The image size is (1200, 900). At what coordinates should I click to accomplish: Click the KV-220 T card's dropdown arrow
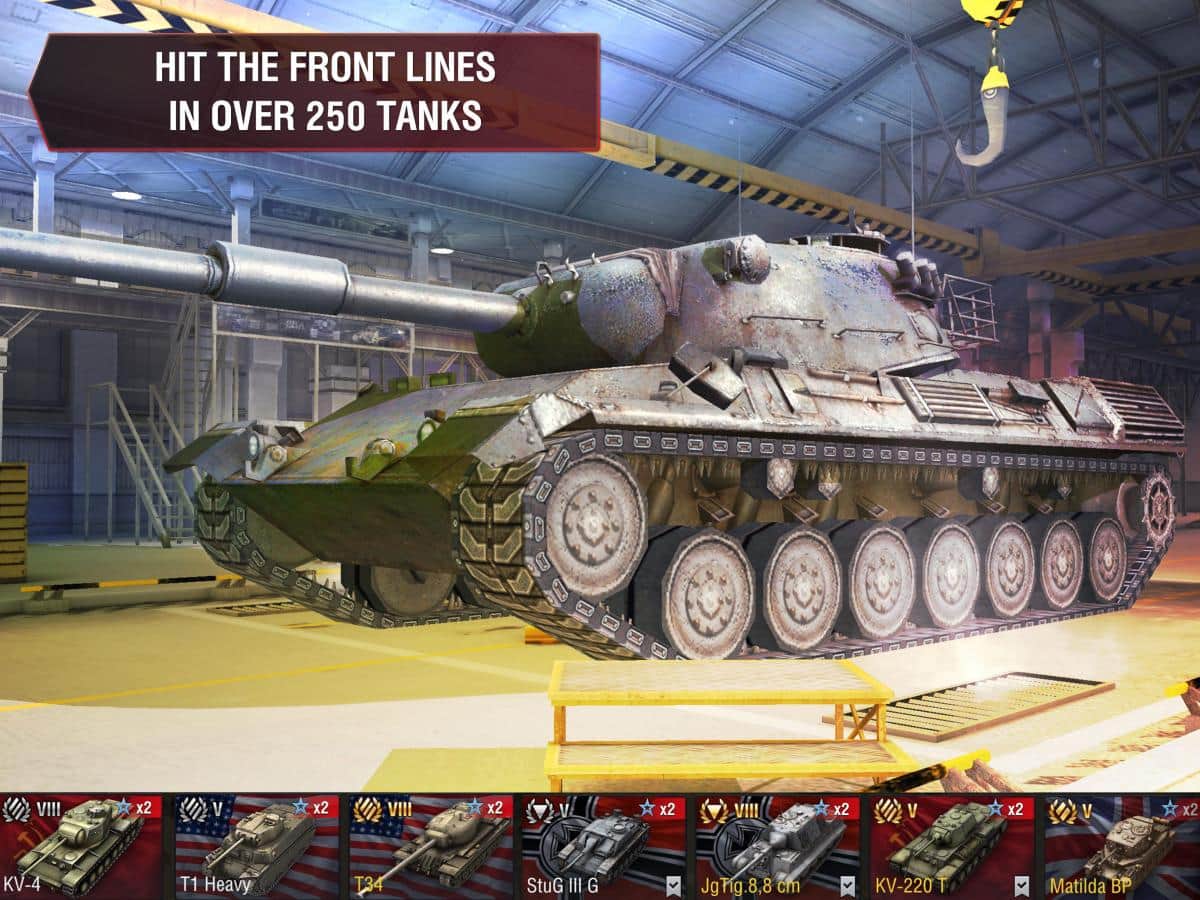(1021, 885)
